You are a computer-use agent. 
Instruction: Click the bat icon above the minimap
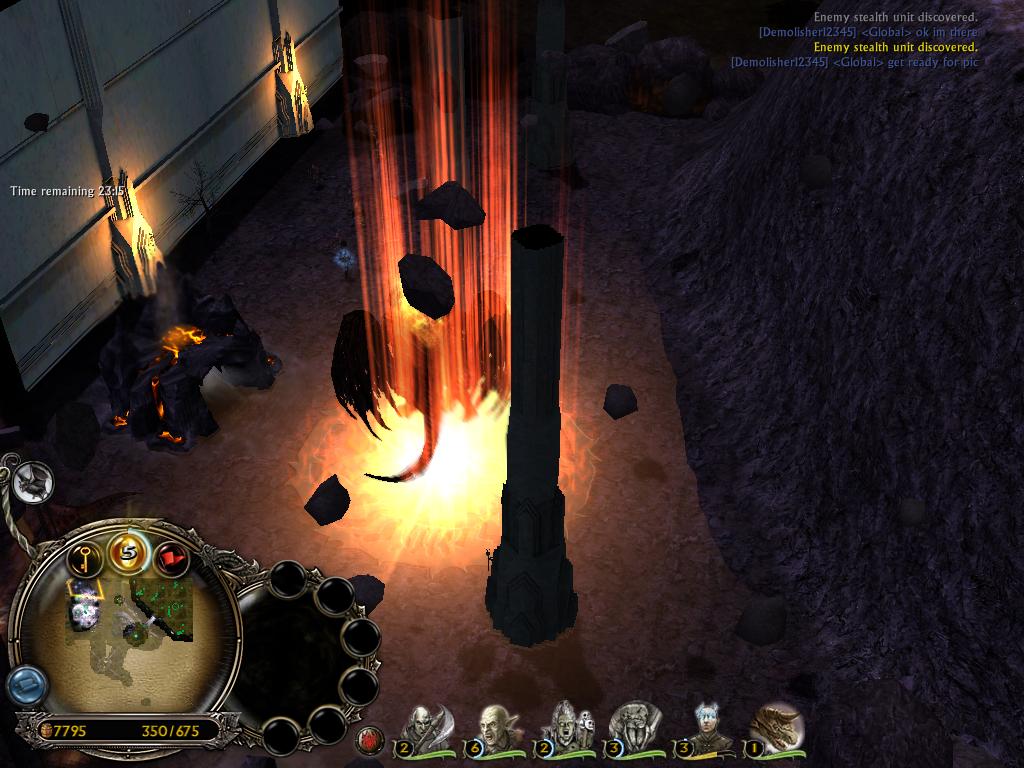coord(33,483)
